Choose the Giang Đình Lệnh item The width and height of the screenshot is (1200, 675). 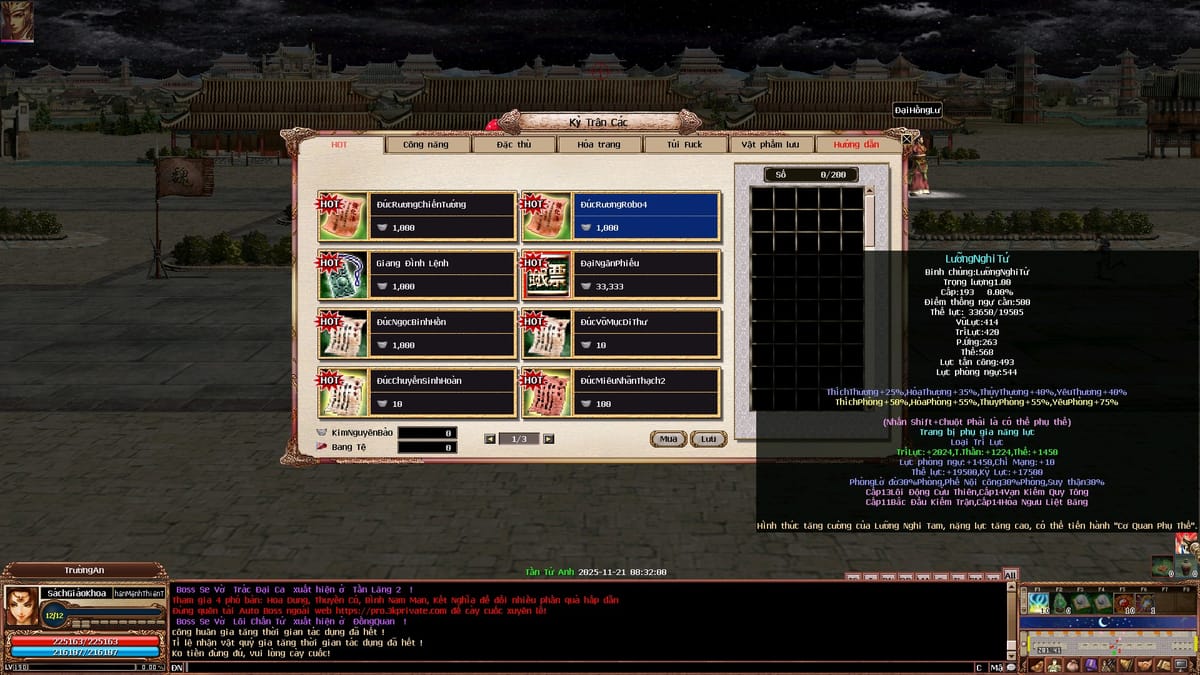pyautogui.click(x=418, y=275)
